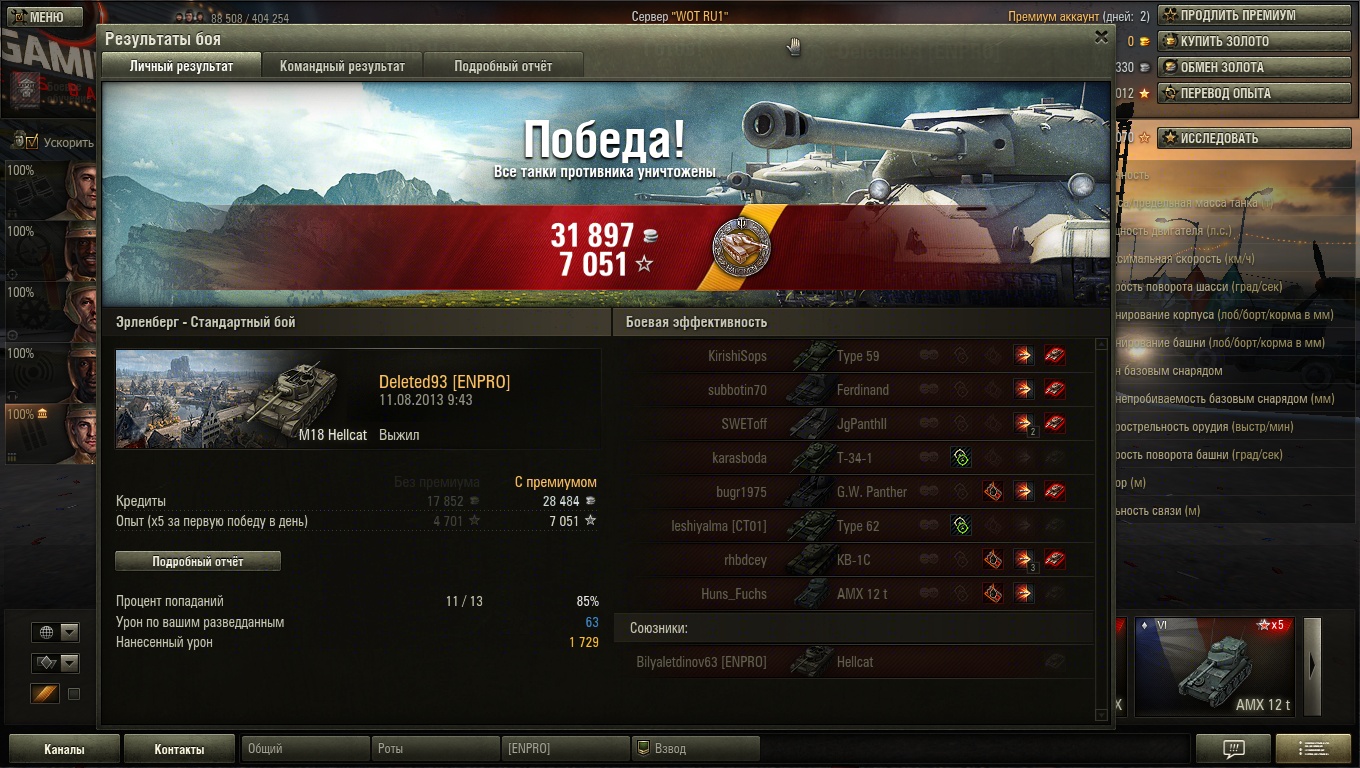Open the Подробный отчёт tab
Viewport: 1360px width, 768px height.
(503, 66)
